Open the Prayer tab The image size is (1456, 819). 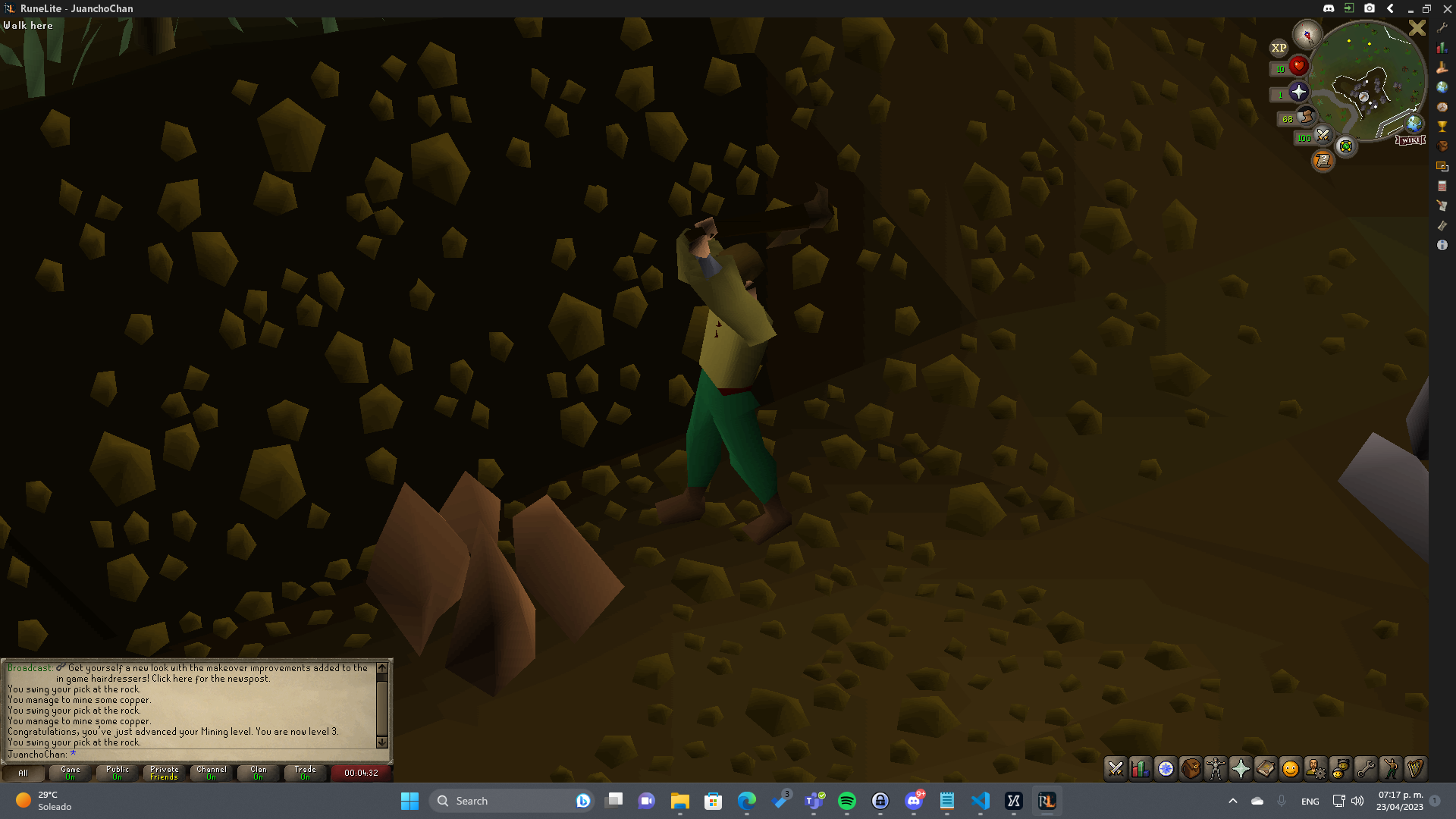1241,768
